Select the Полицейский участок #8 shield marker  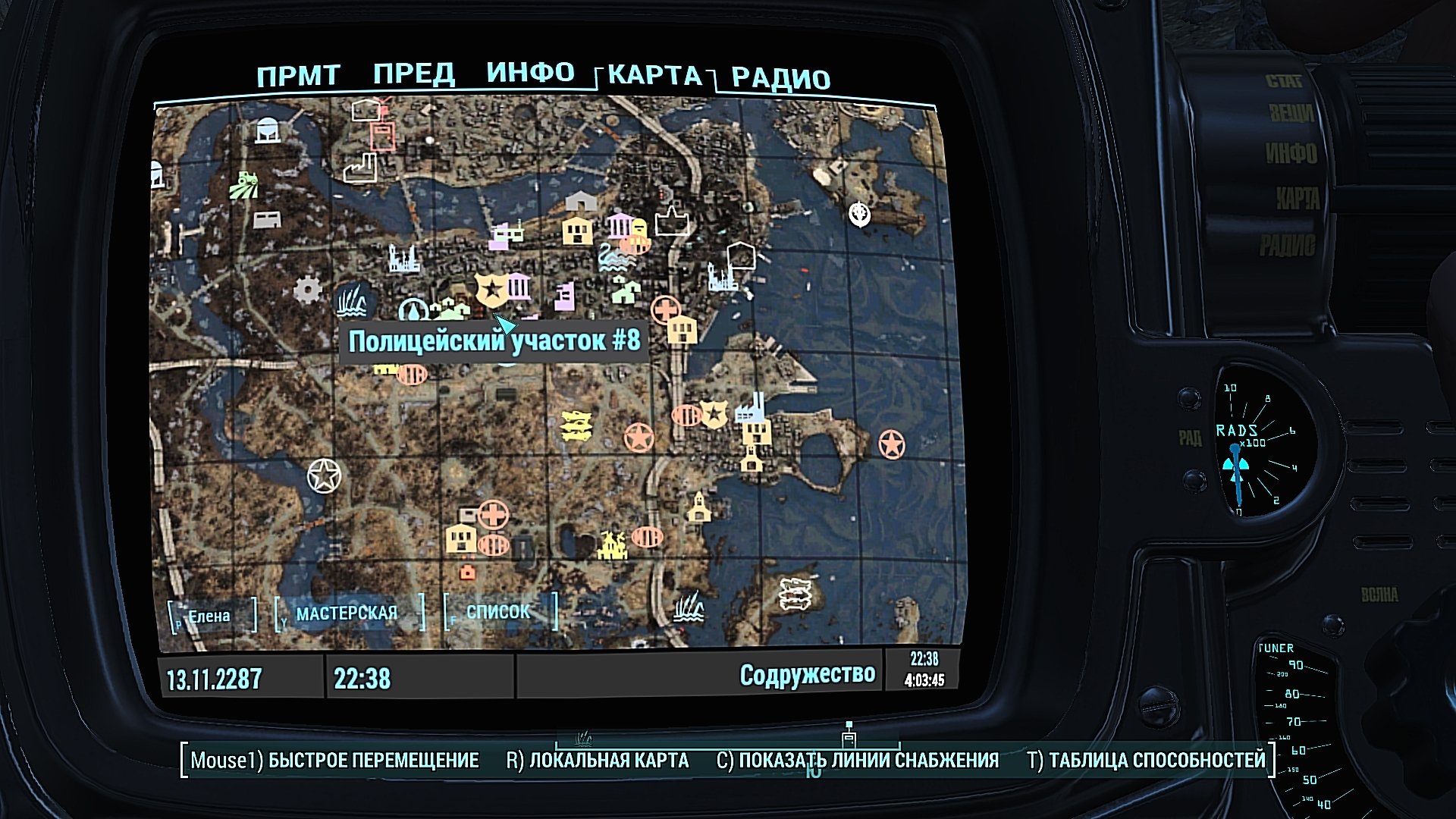pyautogui.click(x=491, y=289)
